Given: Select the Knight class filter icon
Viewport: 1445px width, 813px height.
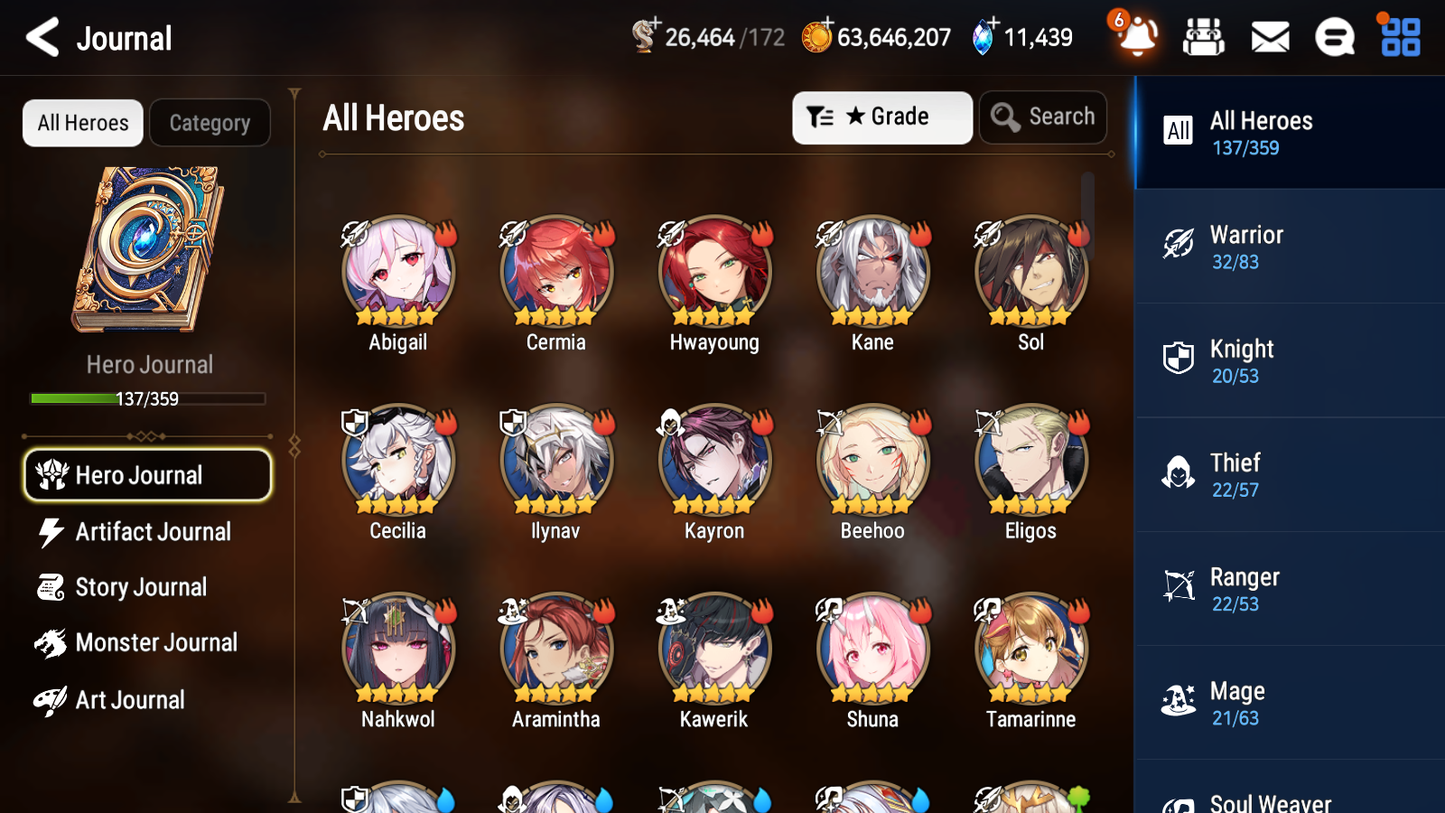Looking at the screenshot, I should click(x=1181, y=359).
